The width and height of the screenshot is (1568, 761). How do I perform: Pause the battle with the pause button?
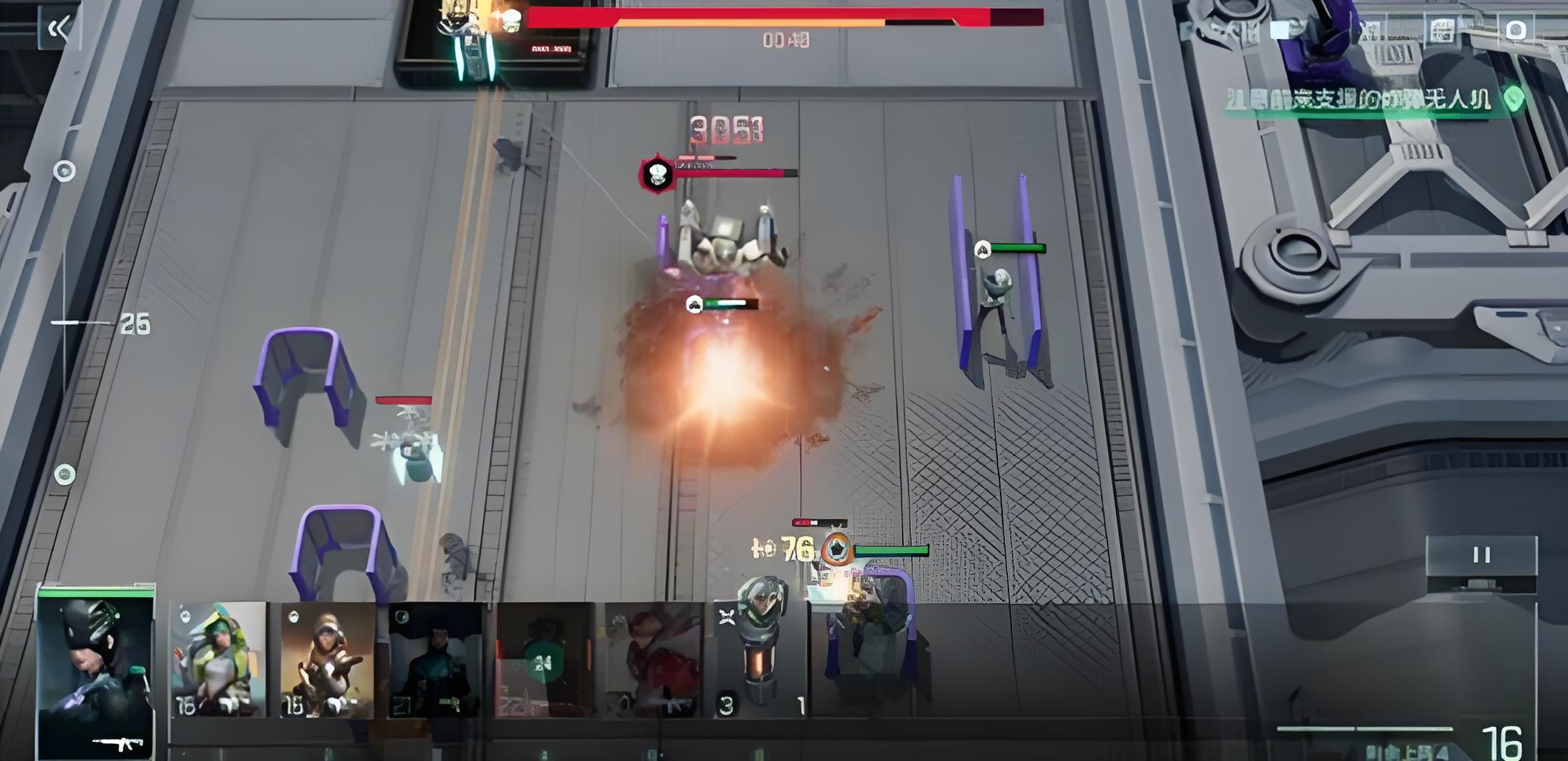1481,556
